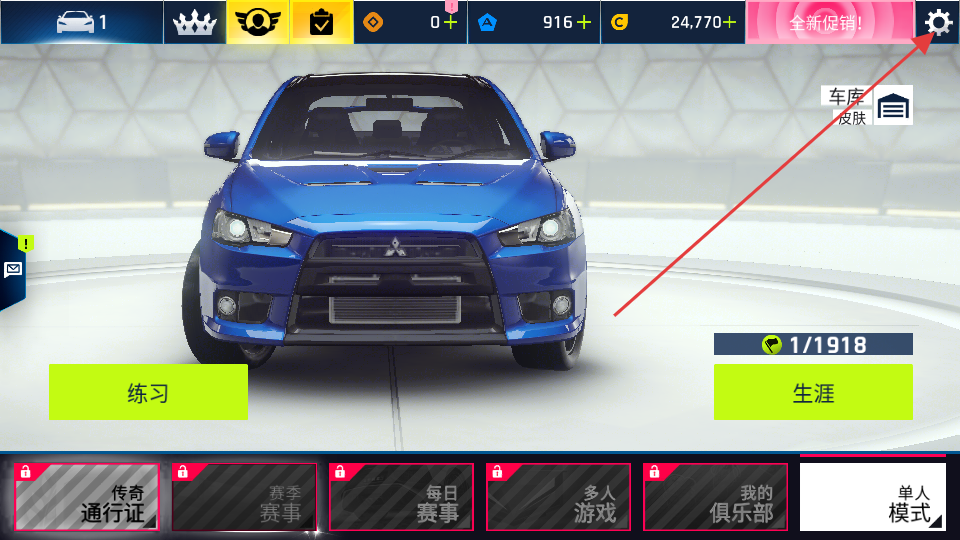Open 生涯 career mode
960x540 pixels.
pyautogui.click(x=813, y=392)
